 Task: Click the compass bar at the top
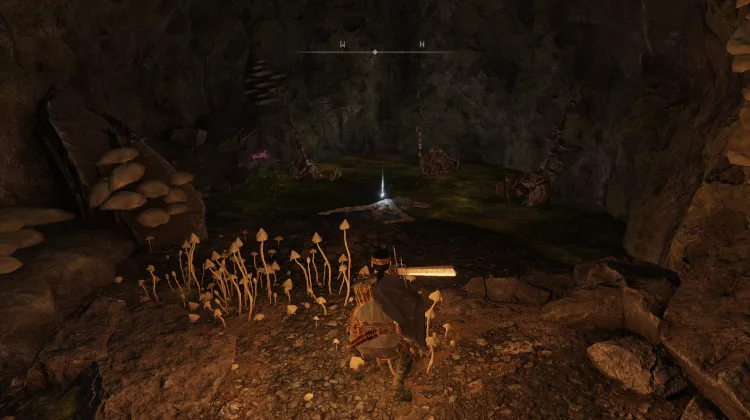pos(375,50)
